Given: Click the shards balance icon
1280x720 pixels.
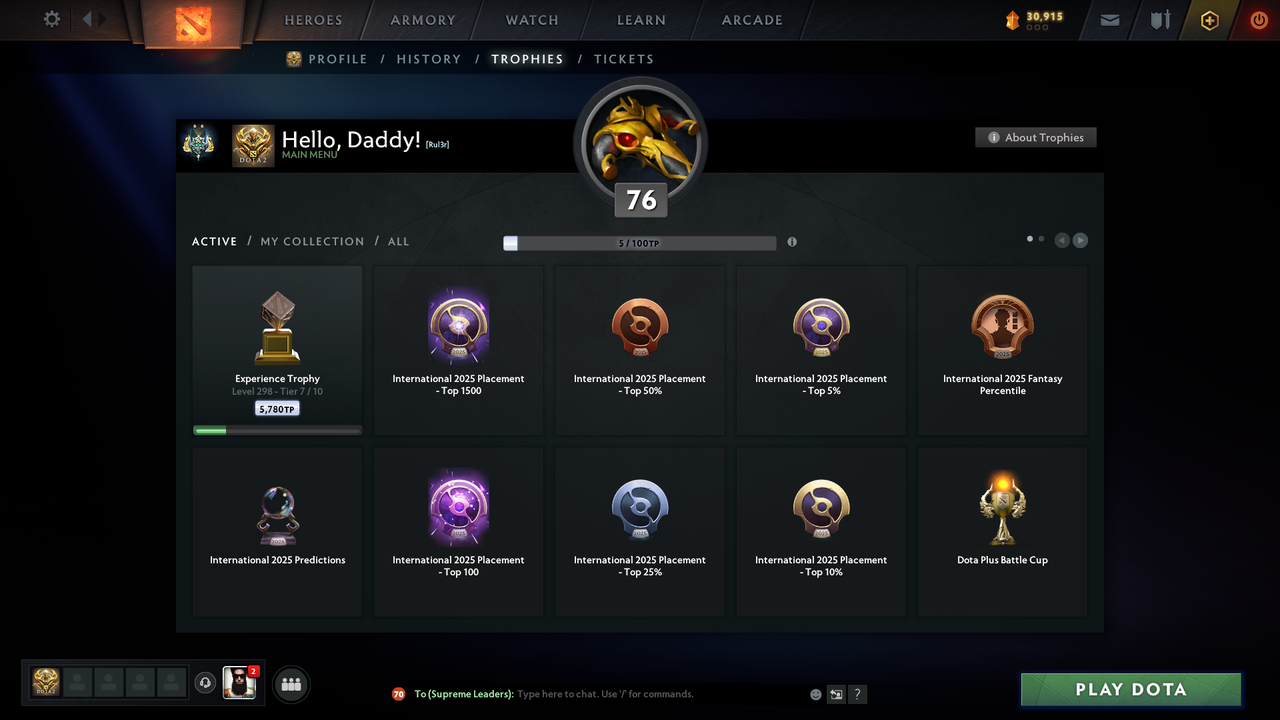Looking at the screenshot, I should [x=1013, y=18].
